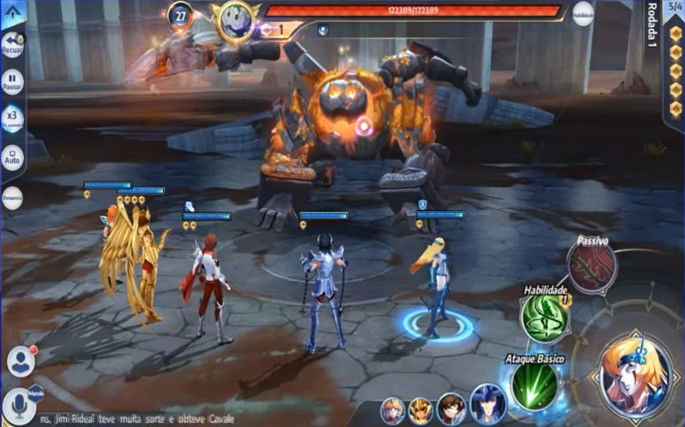Select the dark blue-haired knight turn-order portrait
685x427 pixels.
[487, 405]
